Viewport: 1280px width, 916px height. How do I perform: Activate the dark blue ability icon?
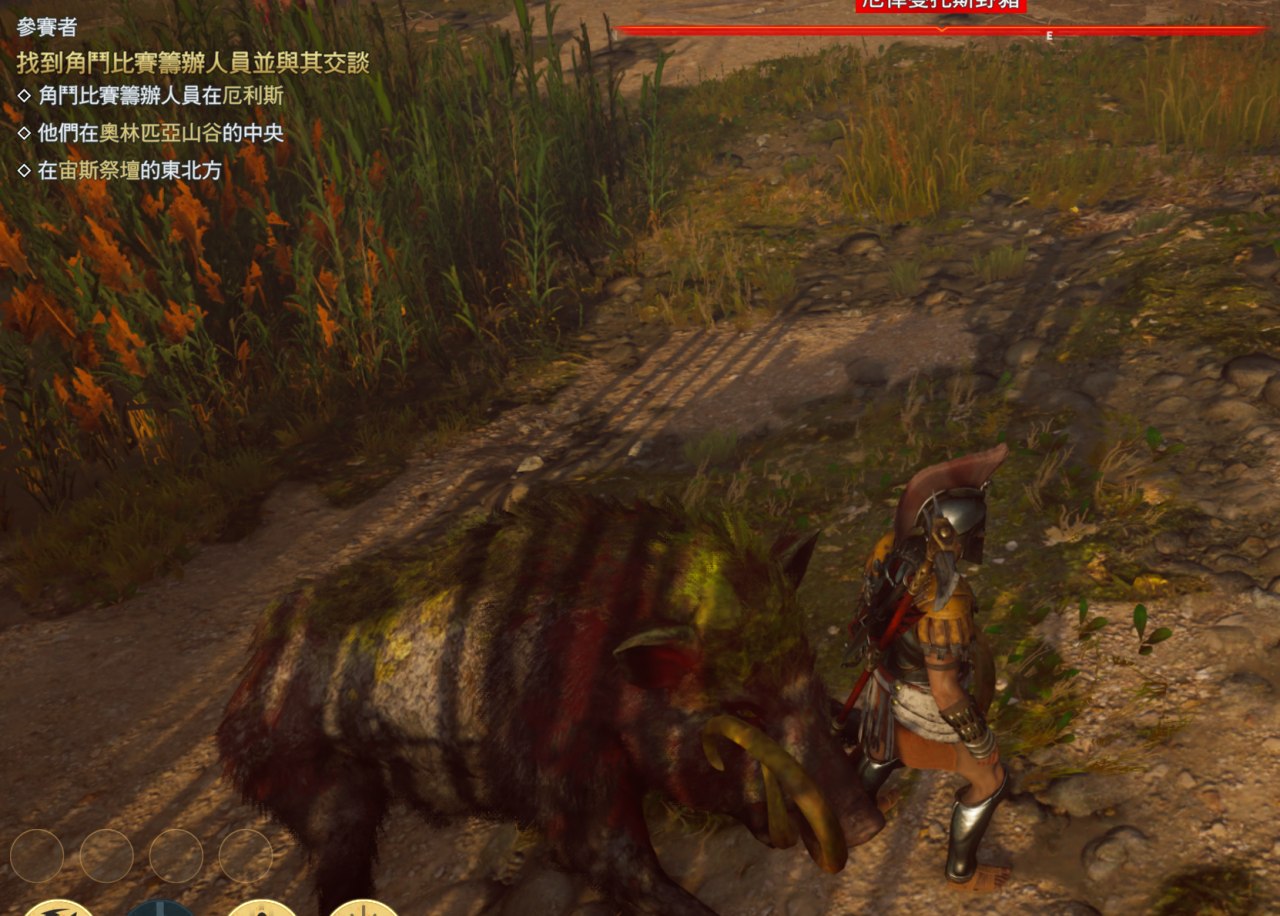pos(160,908)
